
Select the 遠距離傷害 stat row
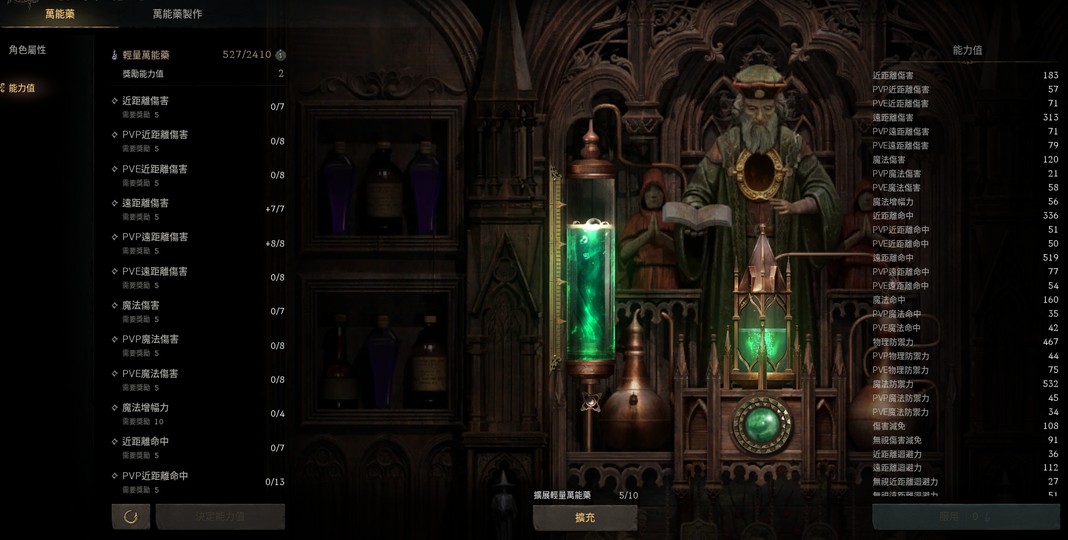click(x=198, y=209)
